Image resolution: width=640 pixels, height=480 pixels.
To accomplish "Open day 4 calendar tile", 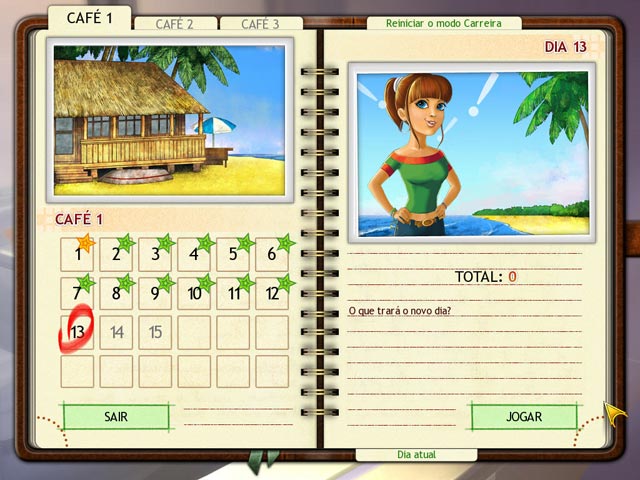I will point(194,254).
